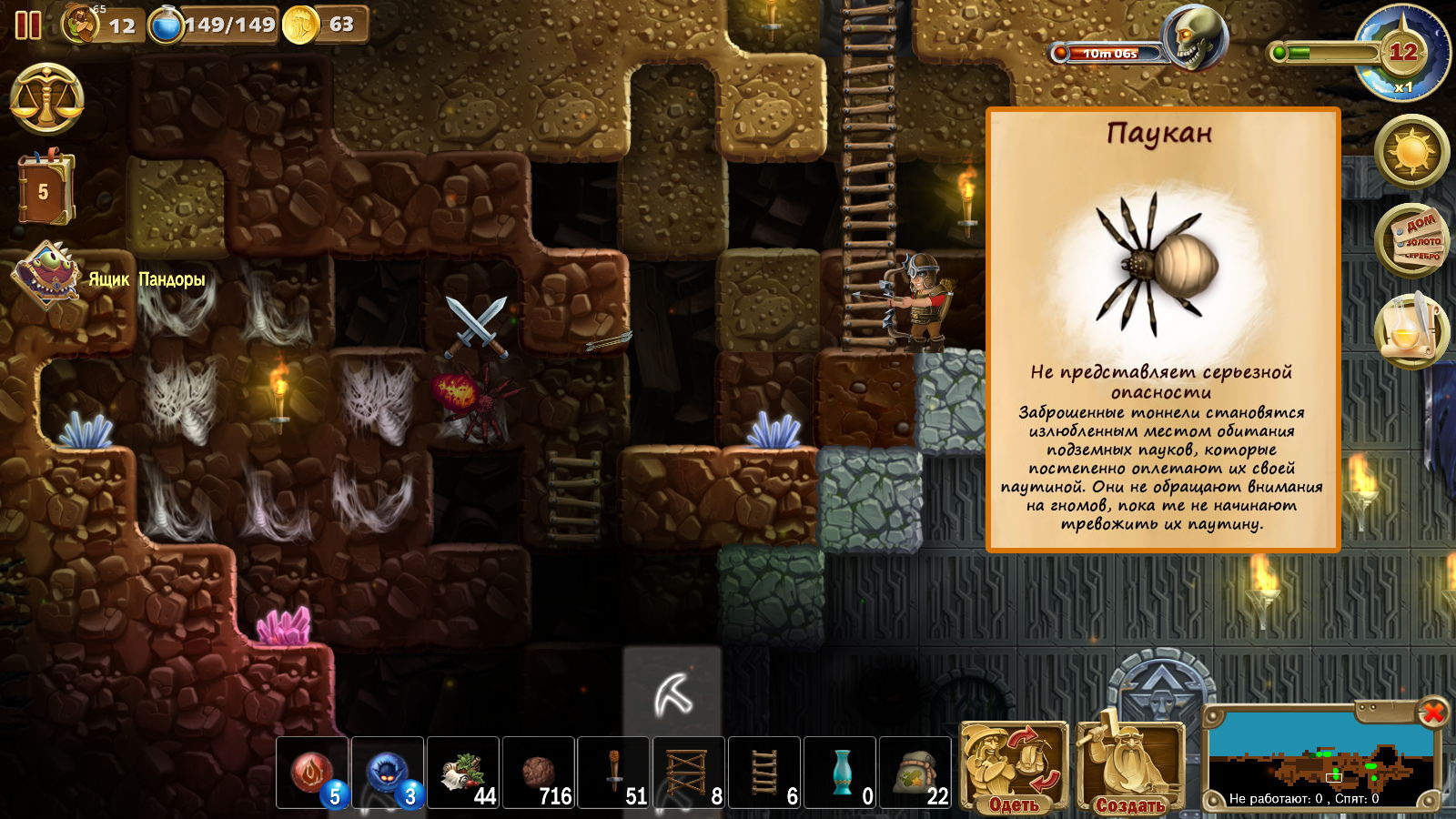This screenshot has width=1456, height=819.
Task: Select the green sack slot with 22
Action: (915, 773)
